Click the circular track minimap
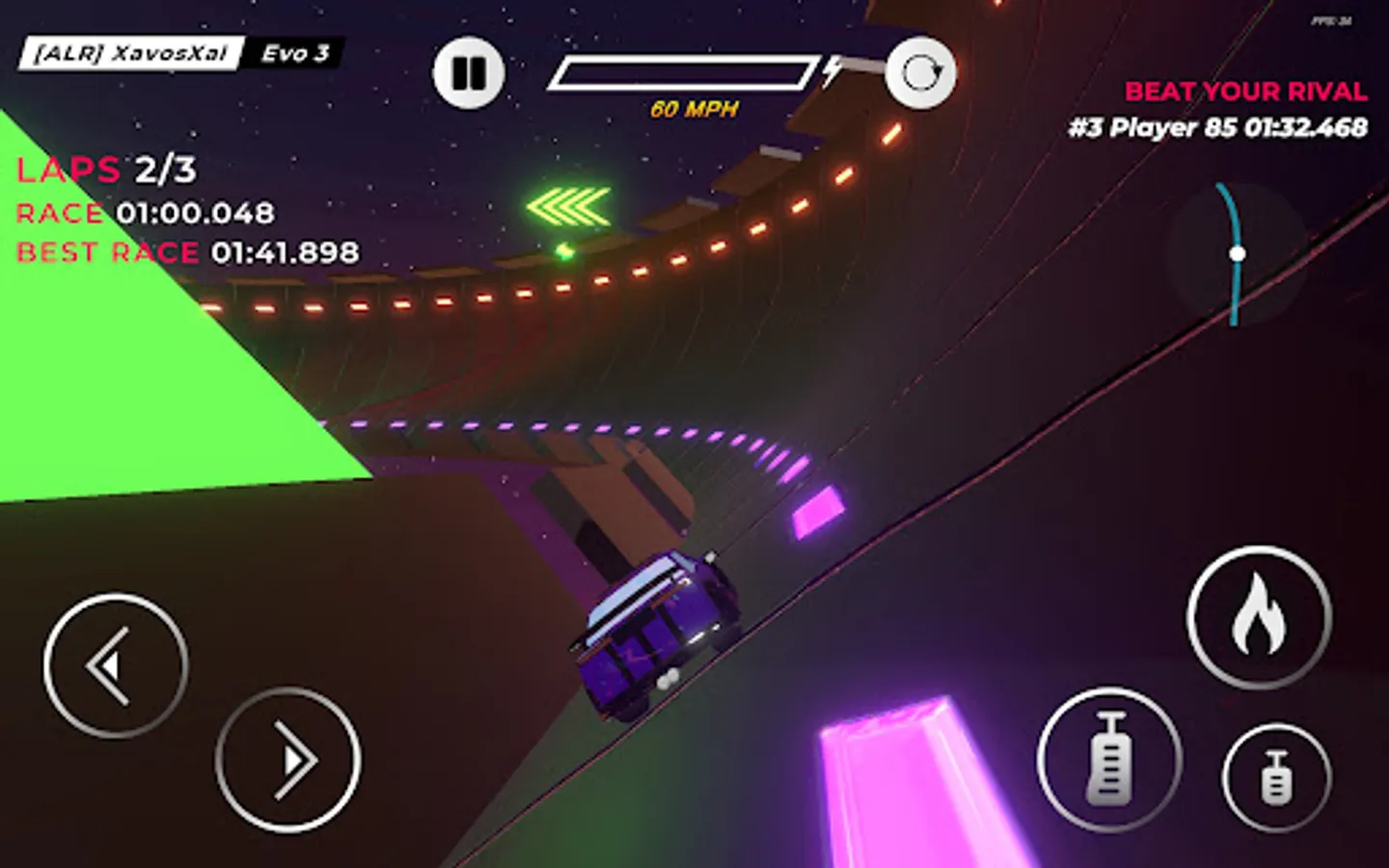 click(1236, 254)
